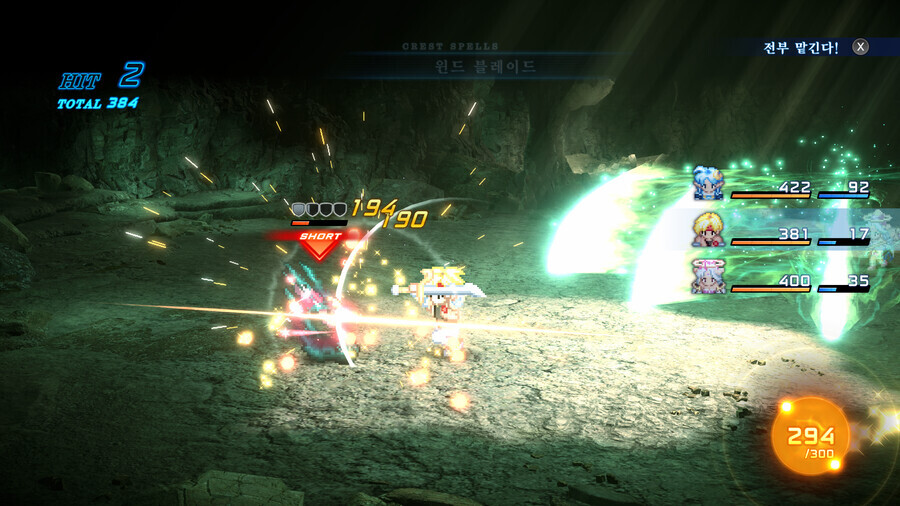Choose the blonde party member portrait
Image resolution: width=900 pixels, height=506 pixels.
pyautogui.click(x=708, y=231)
